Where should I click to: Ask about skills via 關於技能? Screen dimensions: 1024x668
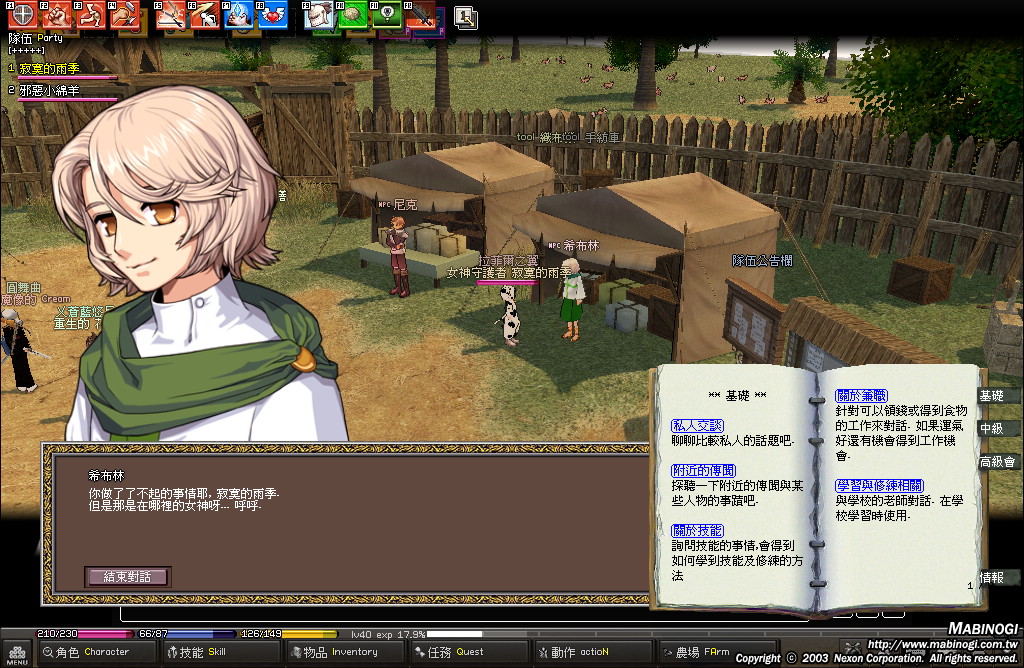[697, 530]
